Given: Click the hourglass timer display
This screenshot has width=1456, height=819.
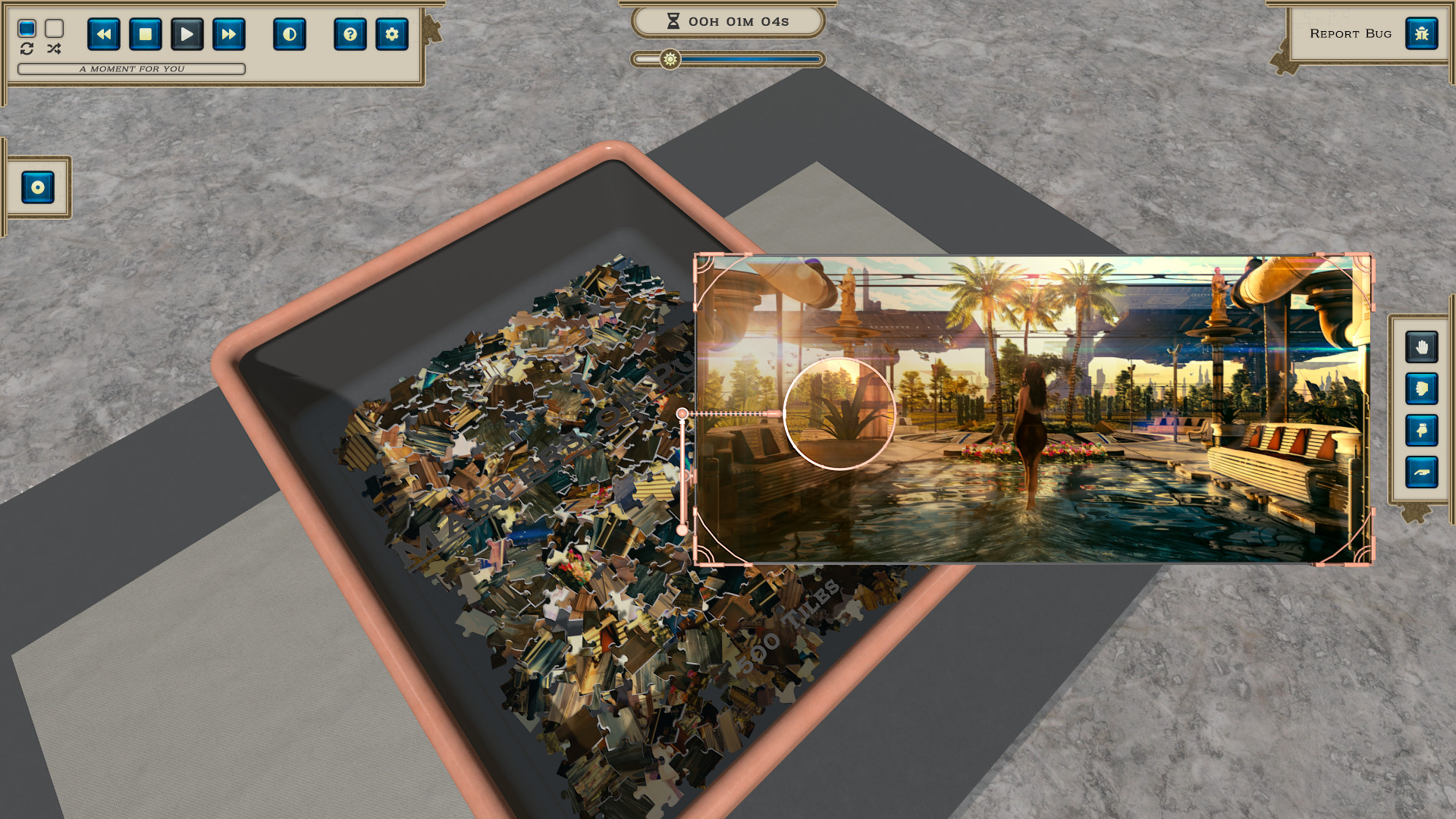Looking at the screenshot, I should [728, 22].
